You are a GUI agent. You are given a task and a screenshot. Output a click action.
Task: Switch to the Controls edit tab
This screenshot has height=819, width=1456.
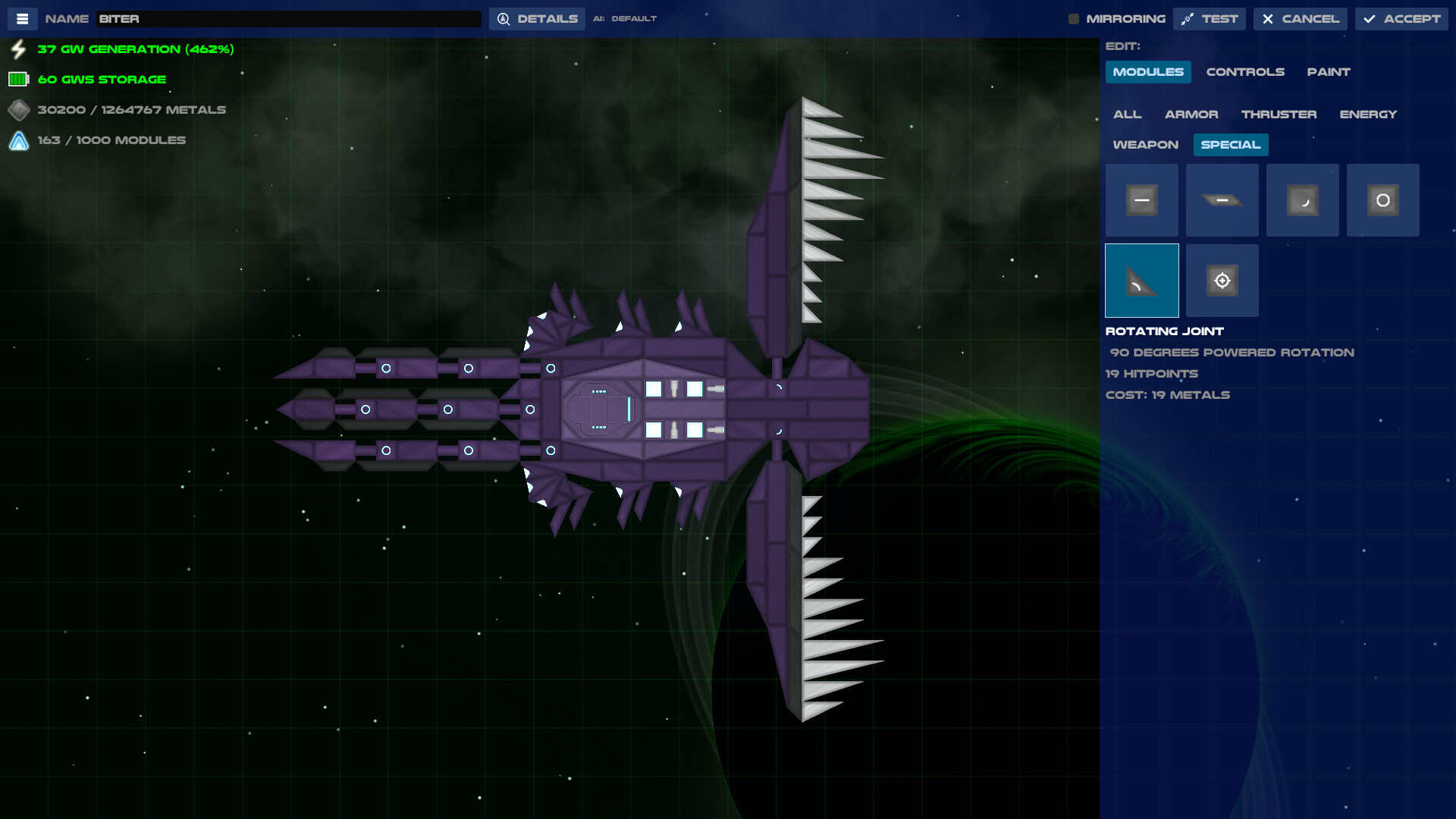pyautogui.click(x=1246, y=71)
